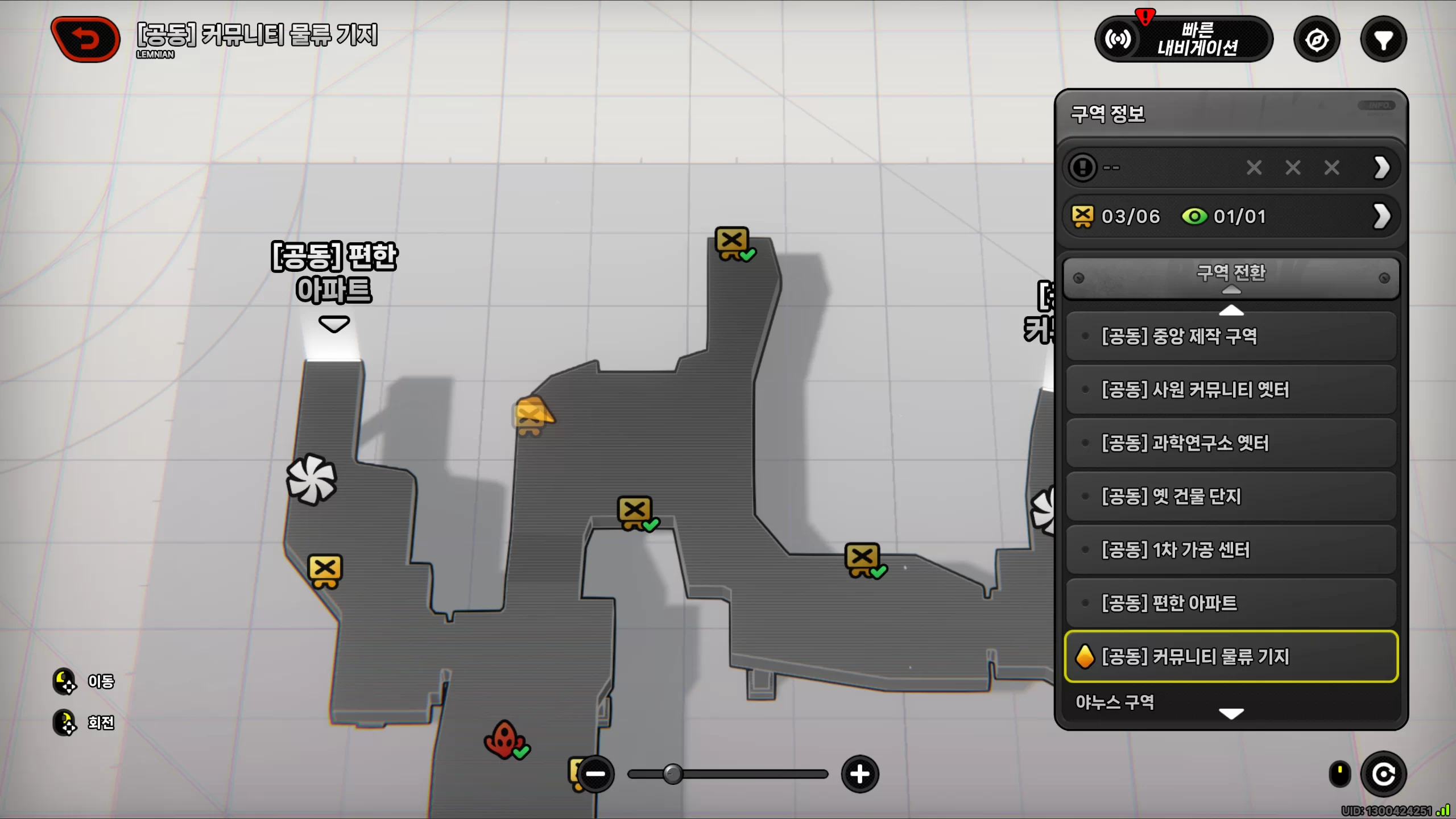This screenshot has width=1456, height=819.
Task: Select highlighted [공동] 커뮤니티 물류 기지 entry
Action: coord(1231,656)
